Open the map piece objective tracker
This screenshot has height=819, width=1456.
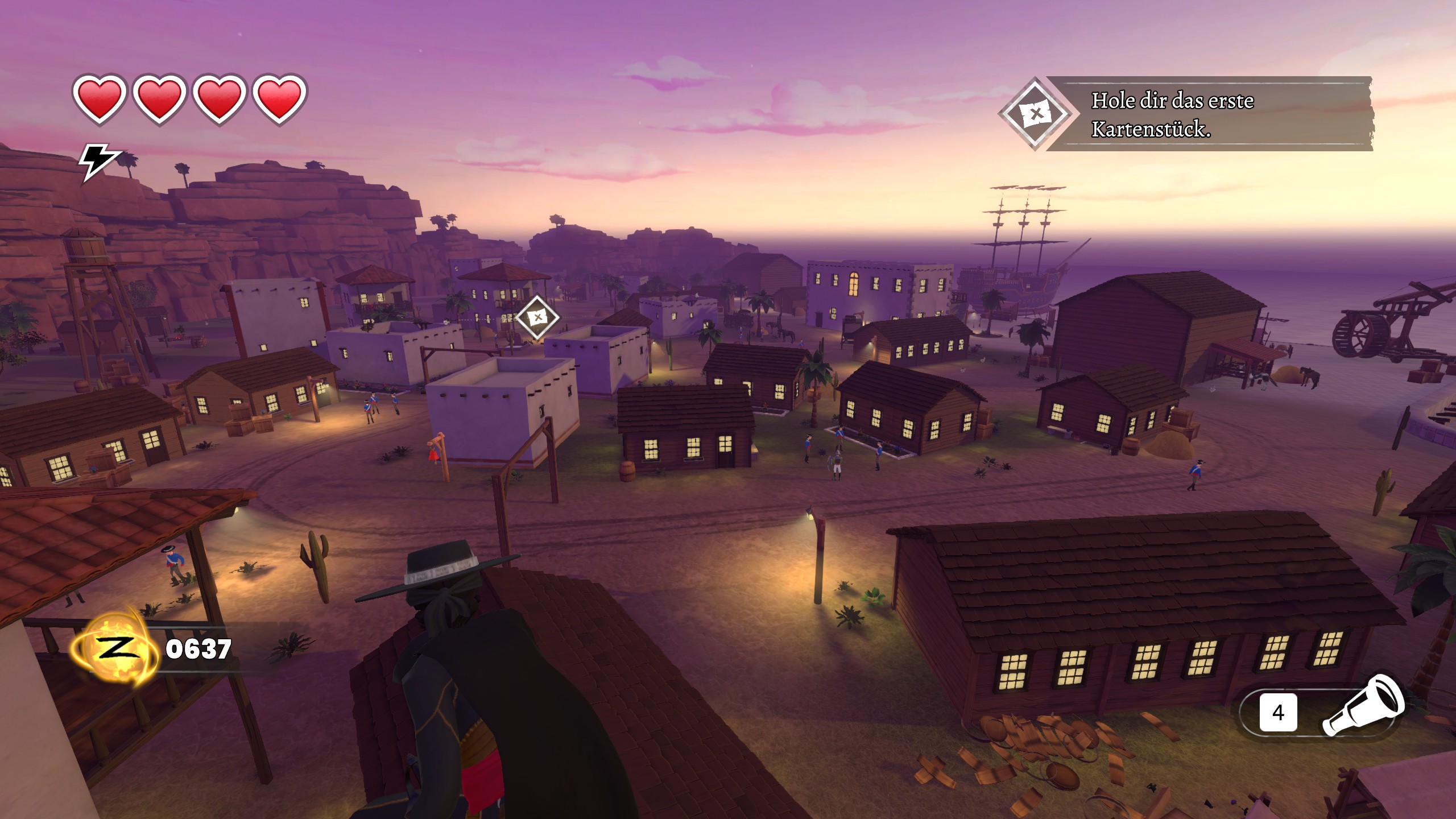(1186, 114)
